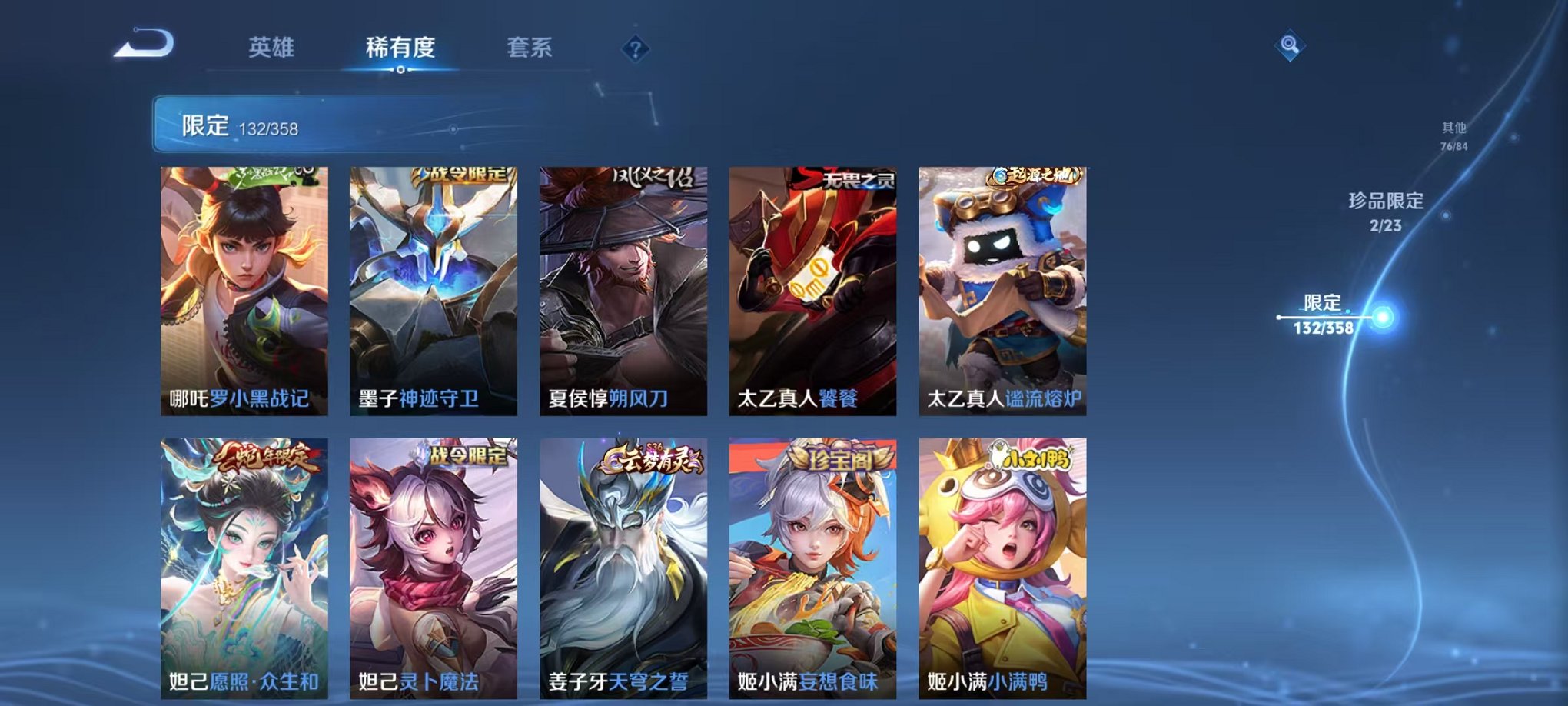1568x706 pixels.
Task: Switch to the 英雄 tab
Action: 274,48
